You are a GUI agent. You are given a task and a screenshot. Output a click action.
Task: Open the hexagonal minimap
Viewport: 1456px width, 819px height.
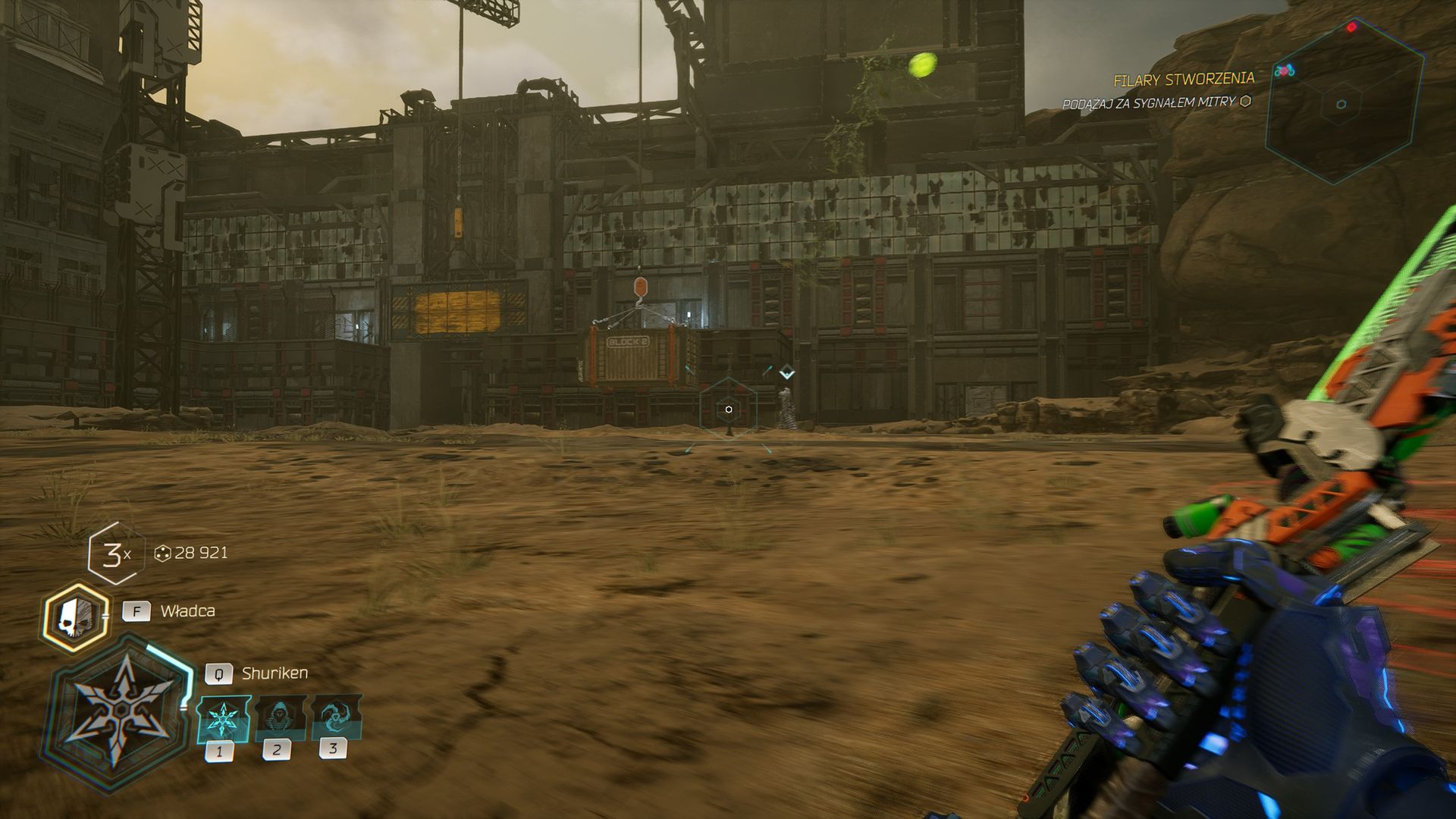1341,102
